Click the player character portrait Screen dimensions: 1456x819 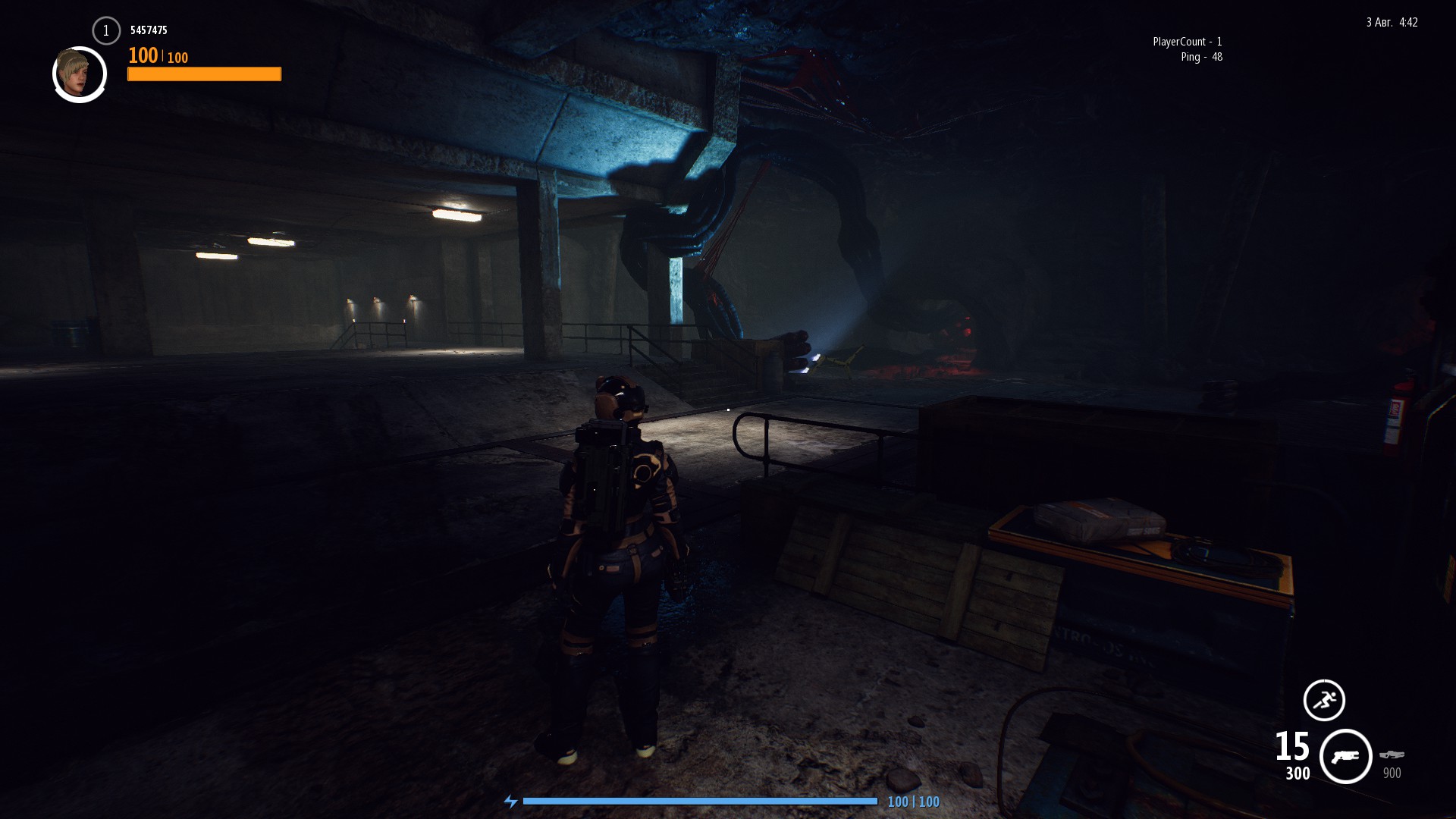pyautogui.click(x=80, y=74)
